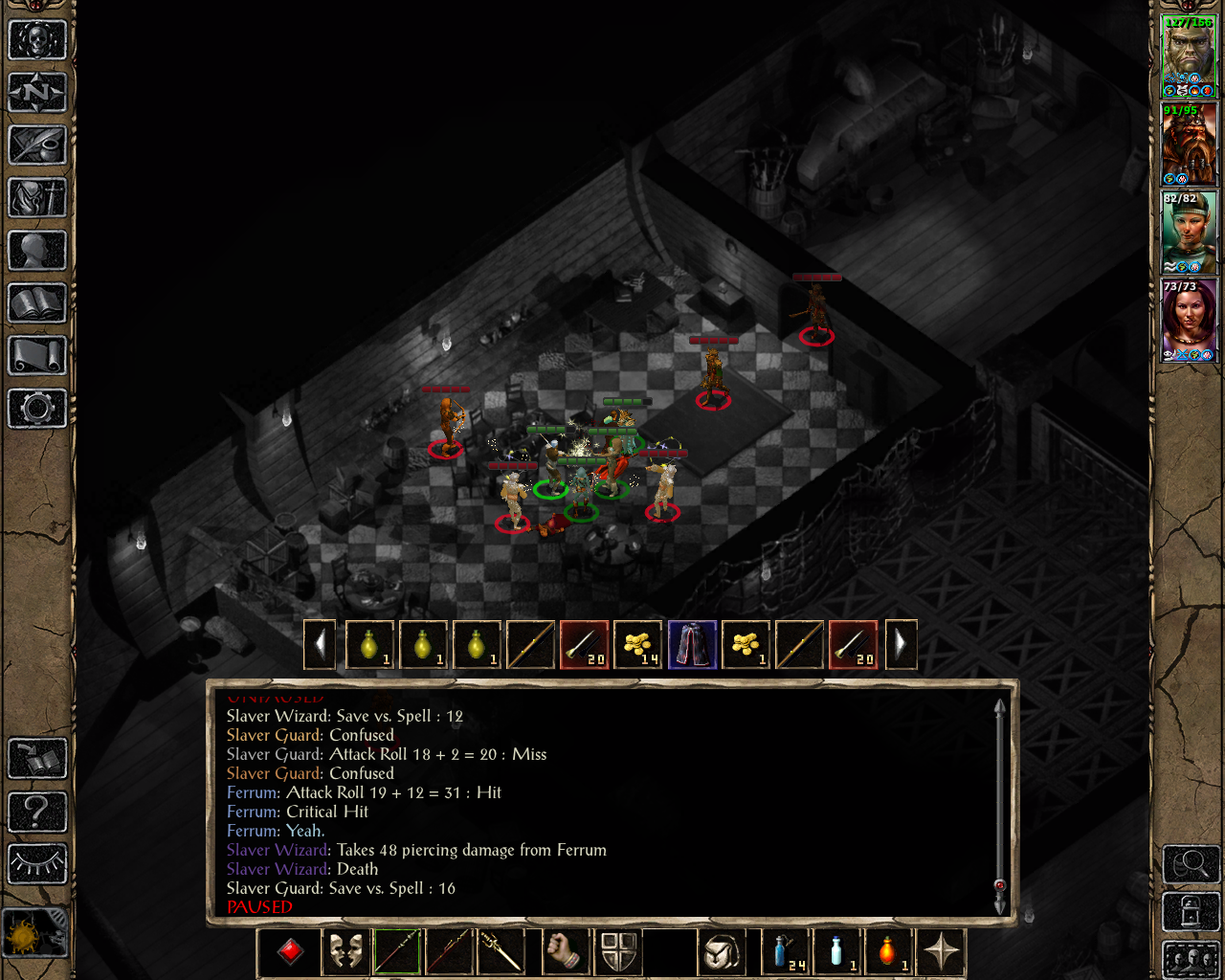The height and width of the screenshot is (980, 1225).
Task: Select the top portrait with 127/156 HP
Action: (x=1190, y=55)
